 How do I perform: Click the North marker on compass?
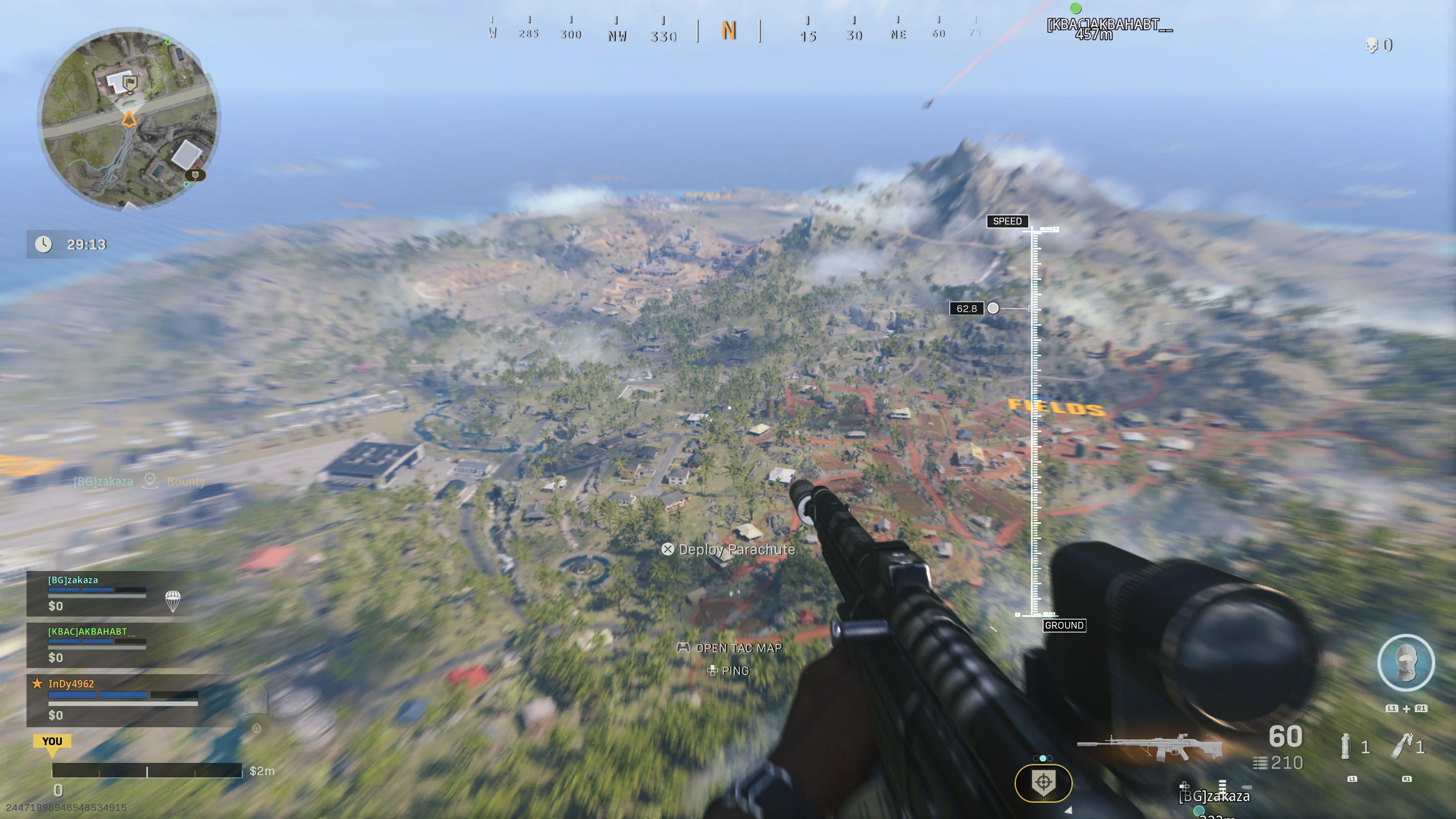[728, 31]
